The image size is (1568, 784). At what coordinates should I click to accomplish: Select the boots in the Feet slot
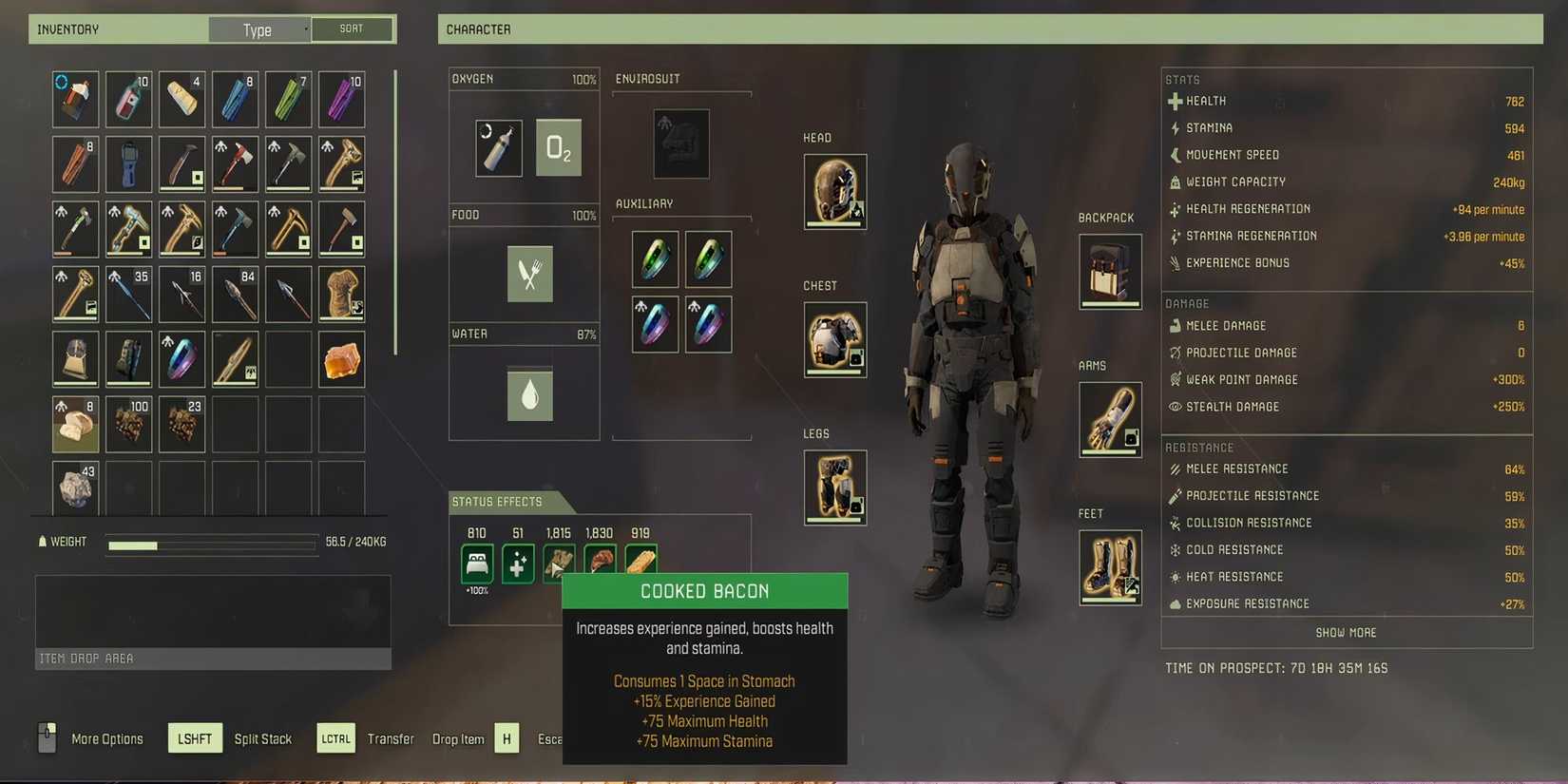1110,566
